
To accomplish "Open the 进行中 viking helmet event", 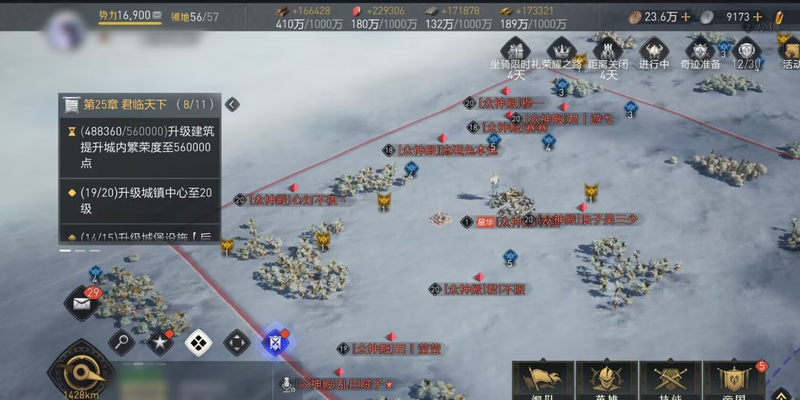I will pos(654,52).
